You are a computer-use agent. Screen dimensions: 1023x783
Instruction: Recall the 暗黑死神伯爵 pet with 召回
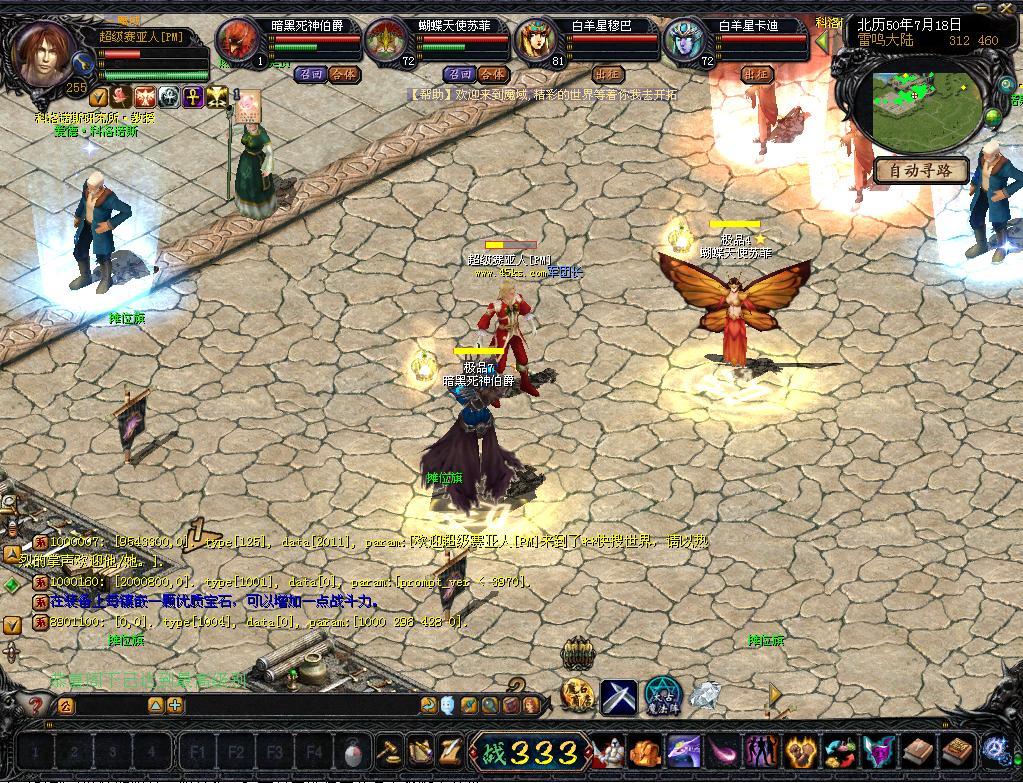309,74
